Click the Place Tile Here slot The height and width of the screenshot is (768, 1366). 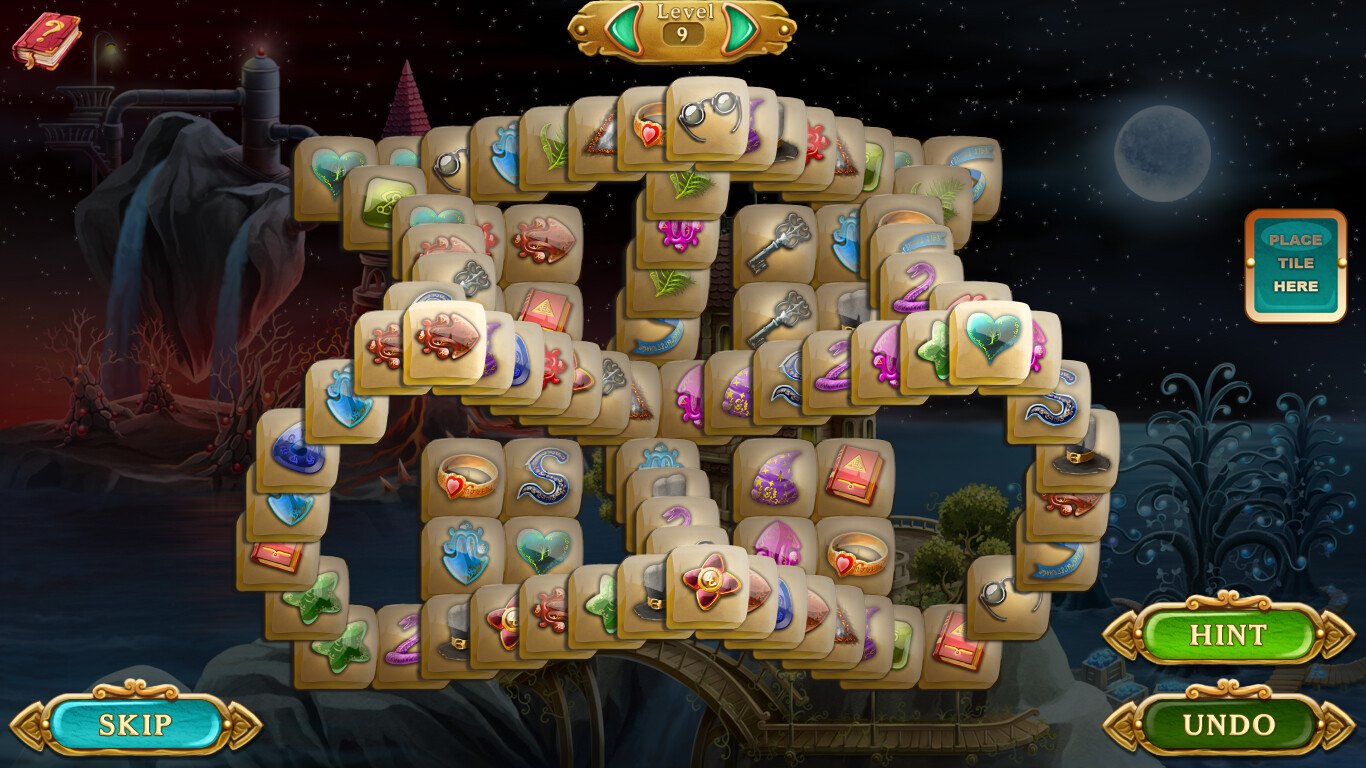click(x=1297, y=263)
